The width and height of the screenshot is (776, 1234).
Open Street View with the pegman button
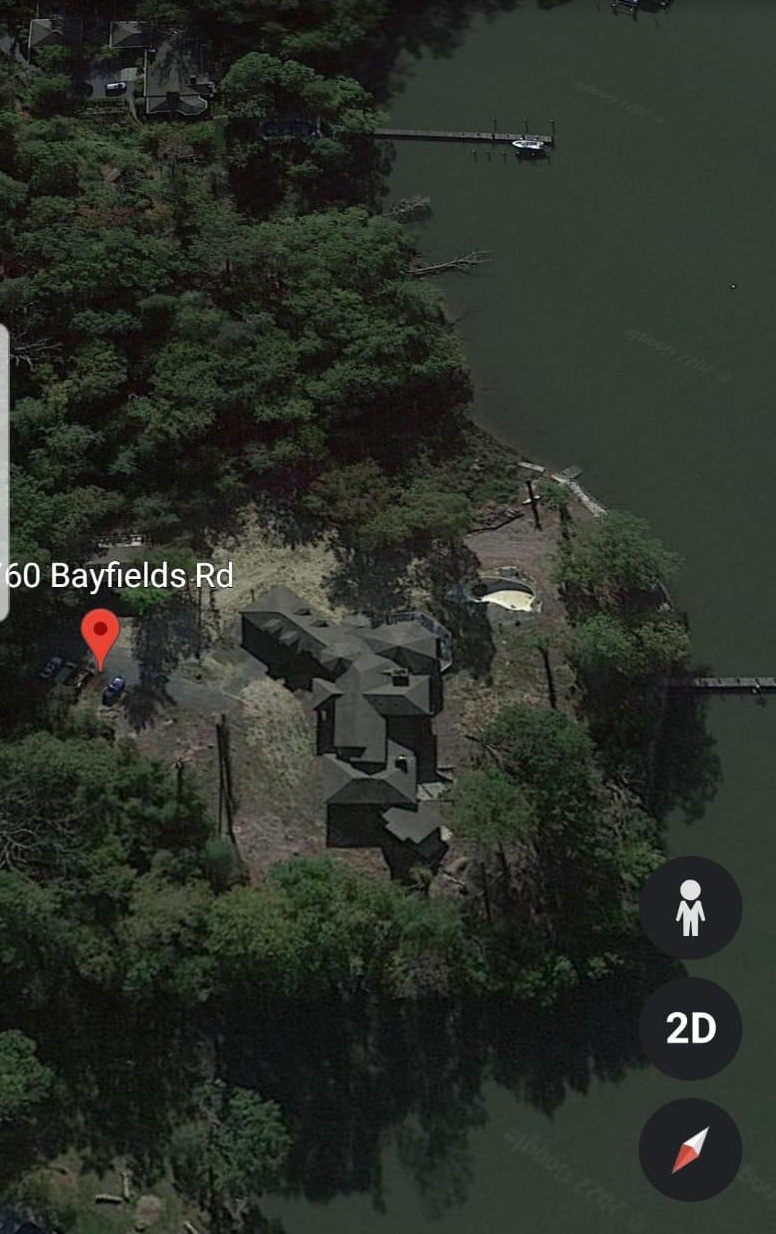(690, 907)
